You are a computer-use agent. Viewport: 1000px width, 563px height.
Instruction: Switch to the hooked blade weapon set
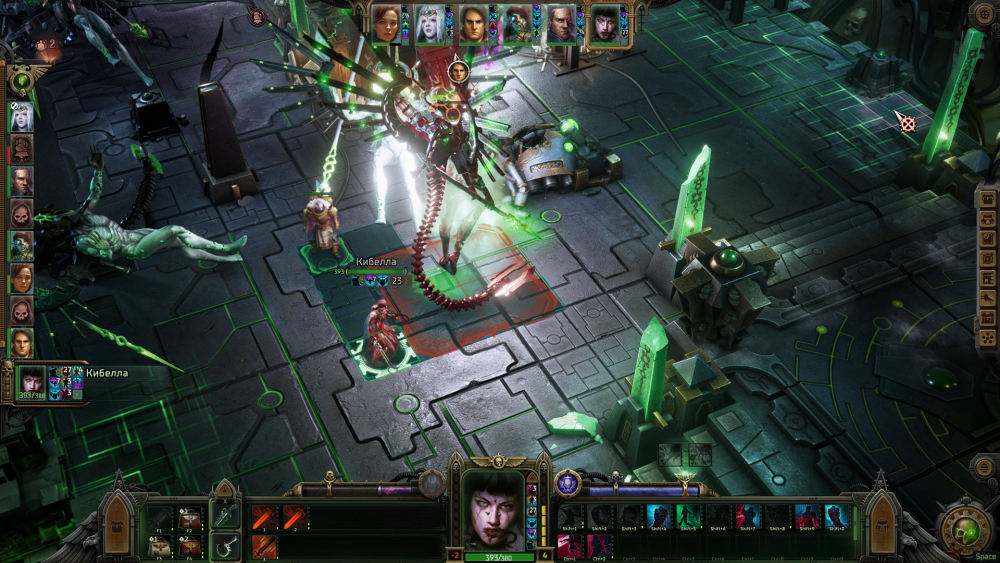coord(225,546)
